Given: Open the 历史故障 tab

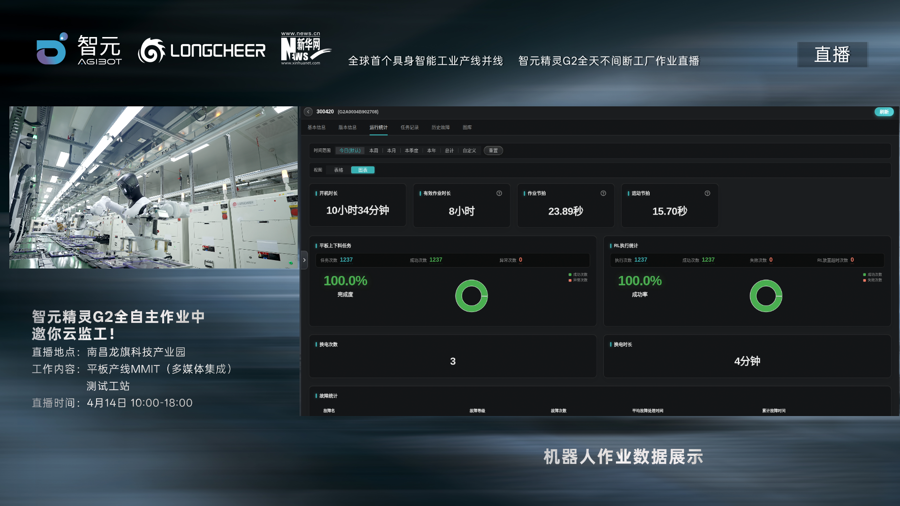Looking at the screenshot, I should click(x=440, y=128).
